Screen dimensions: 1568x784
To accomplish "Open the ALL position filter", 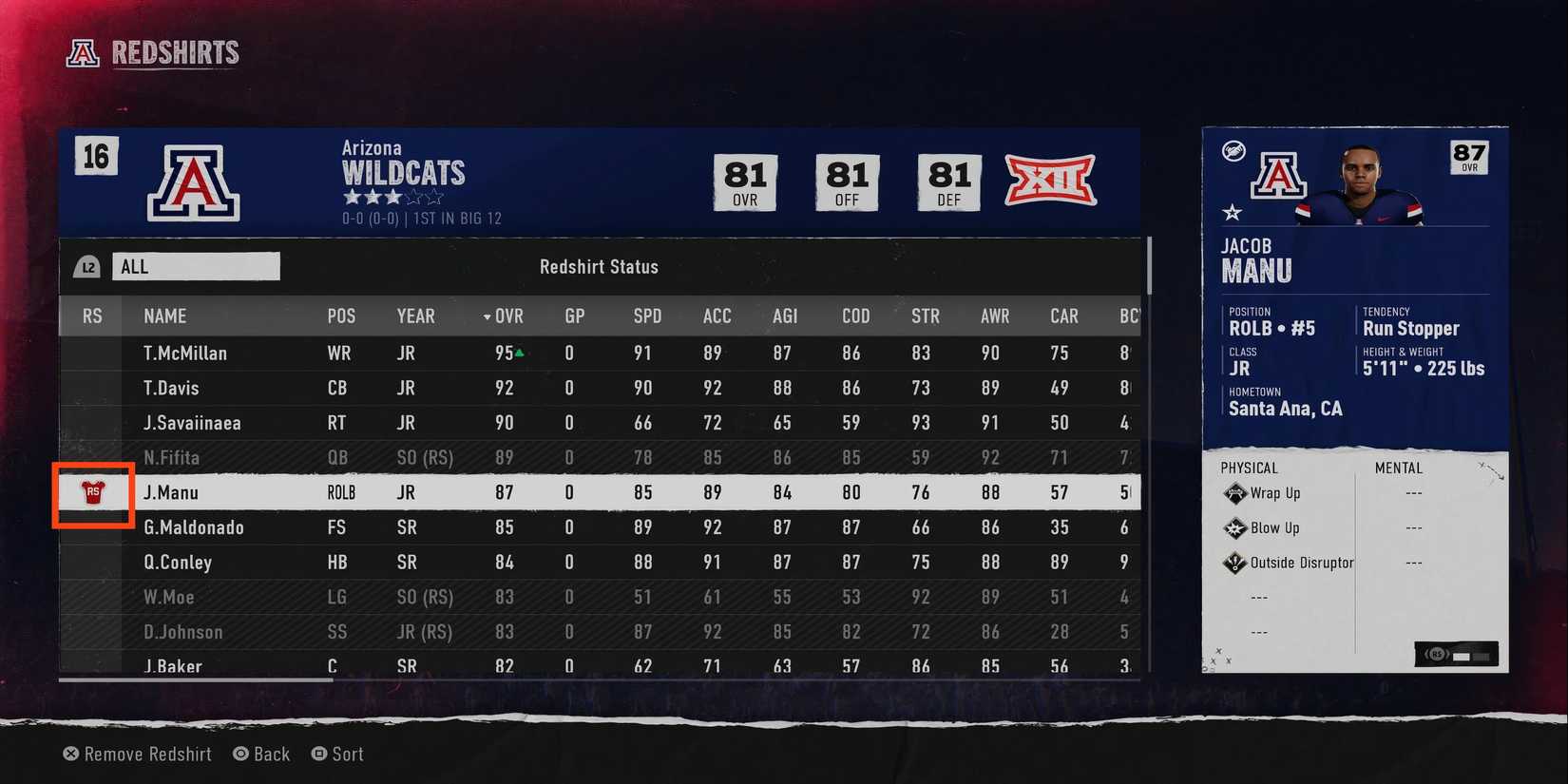I will (x=195, y=266).
